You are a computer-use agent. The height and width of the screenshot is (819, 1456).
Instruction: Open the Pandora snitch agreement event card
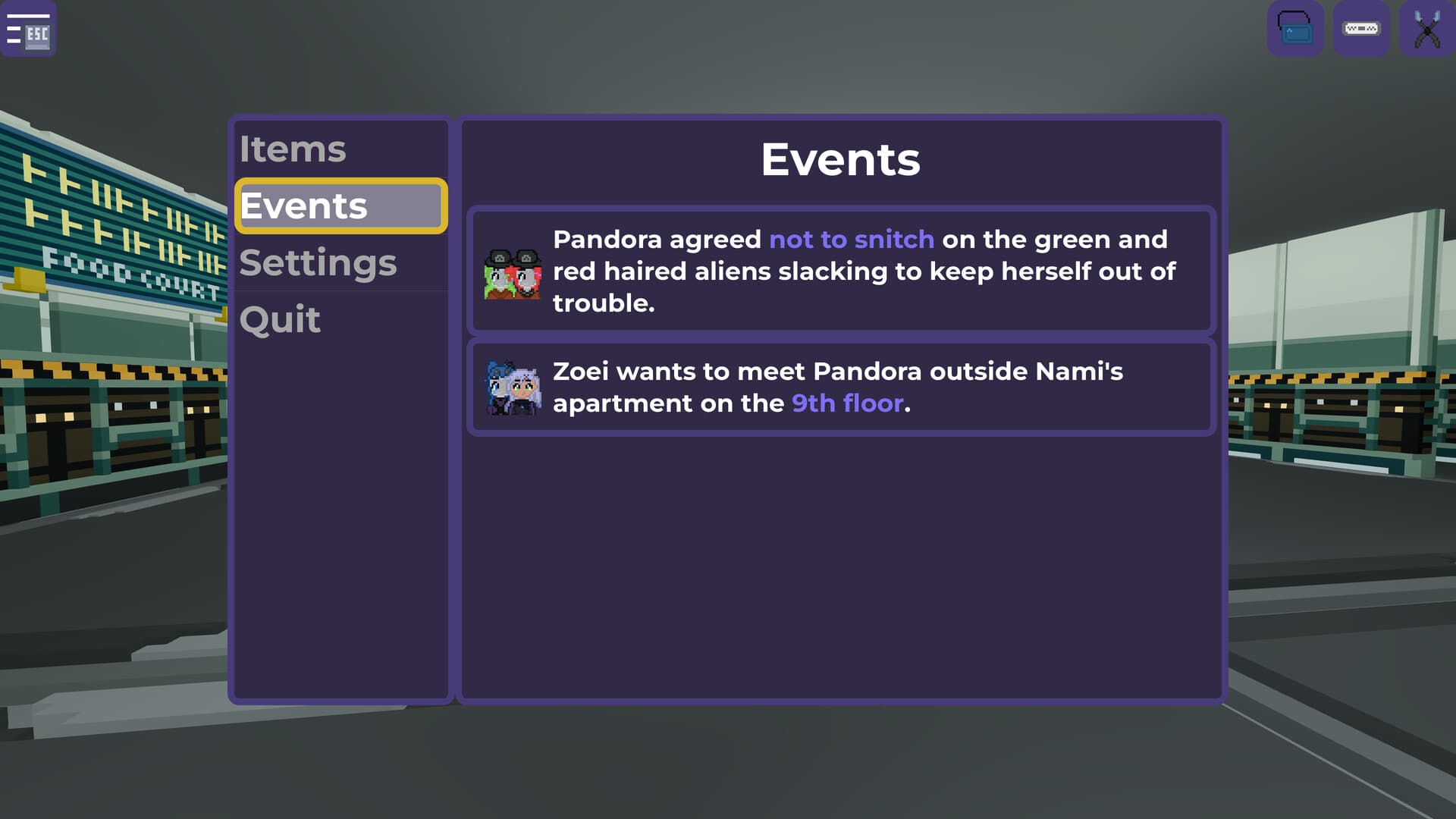tap(842, 271)
